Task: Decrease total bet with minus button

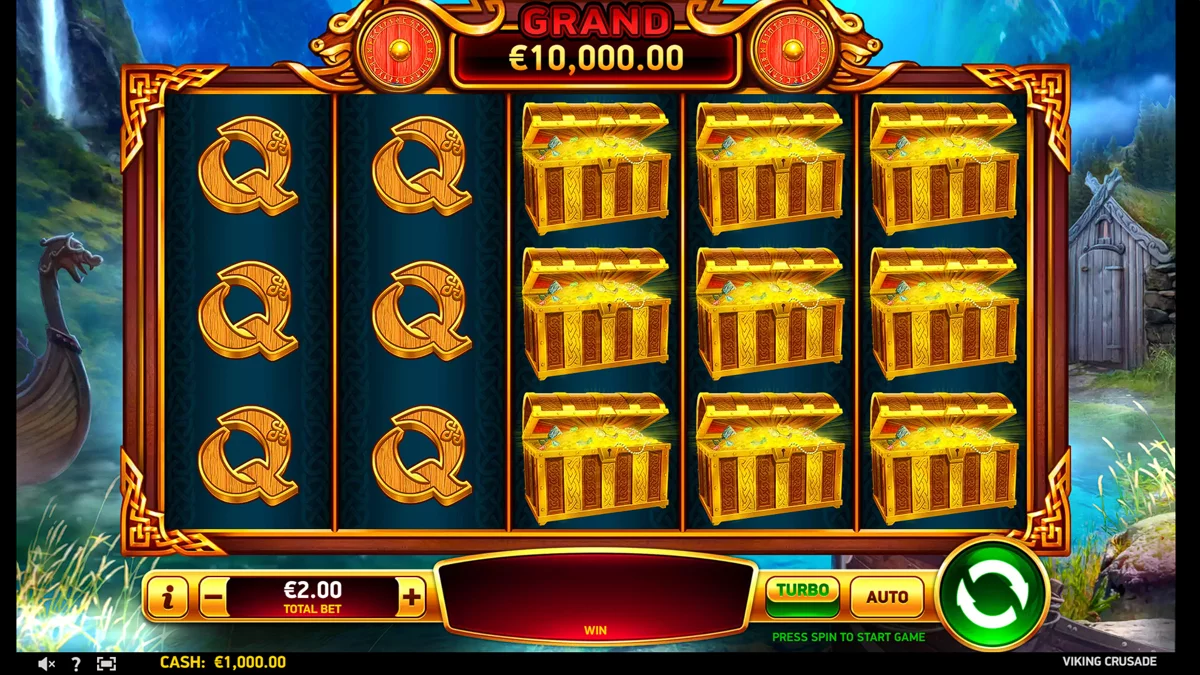Action: [213, 598]
